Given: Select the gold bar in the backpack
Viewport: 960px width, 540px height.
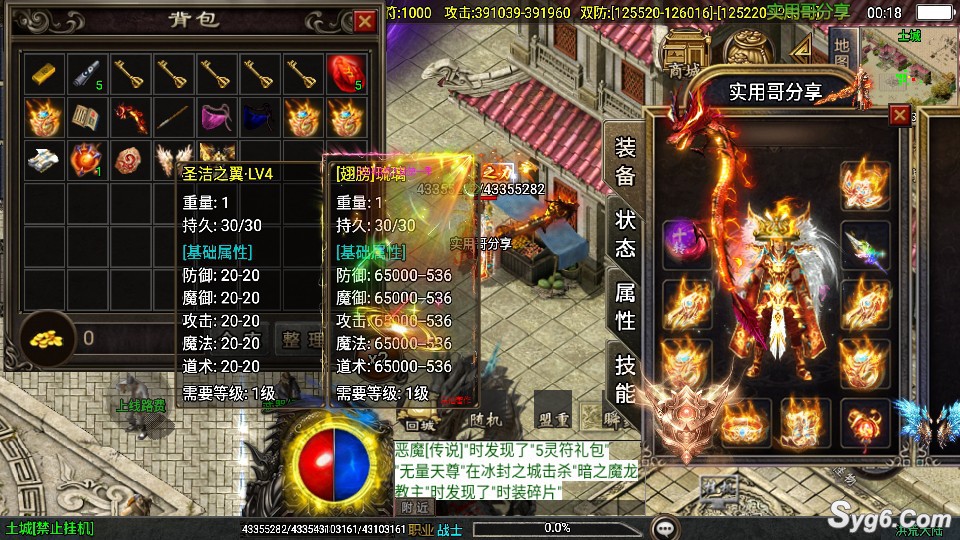Looking at the screenshot, I should 43,73.
